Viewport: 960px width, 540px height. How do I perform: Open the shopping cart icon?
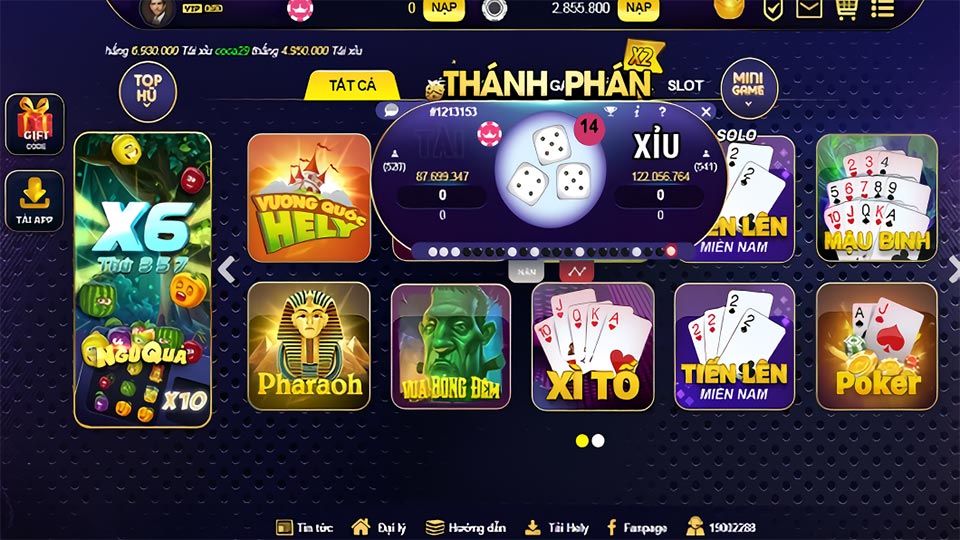pyautogui.click(x=845, y=9)
